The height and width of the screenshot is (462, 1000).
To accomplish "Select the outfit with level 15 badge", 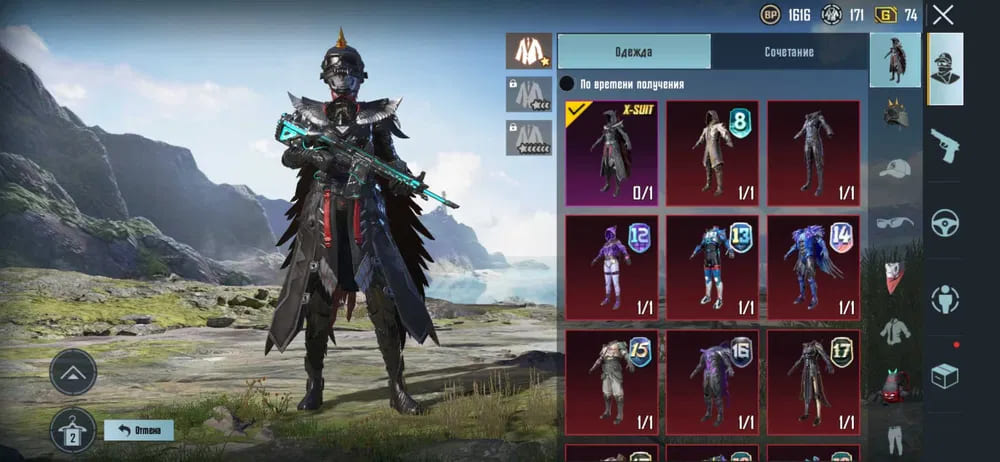I will click(x=611, y=381).
